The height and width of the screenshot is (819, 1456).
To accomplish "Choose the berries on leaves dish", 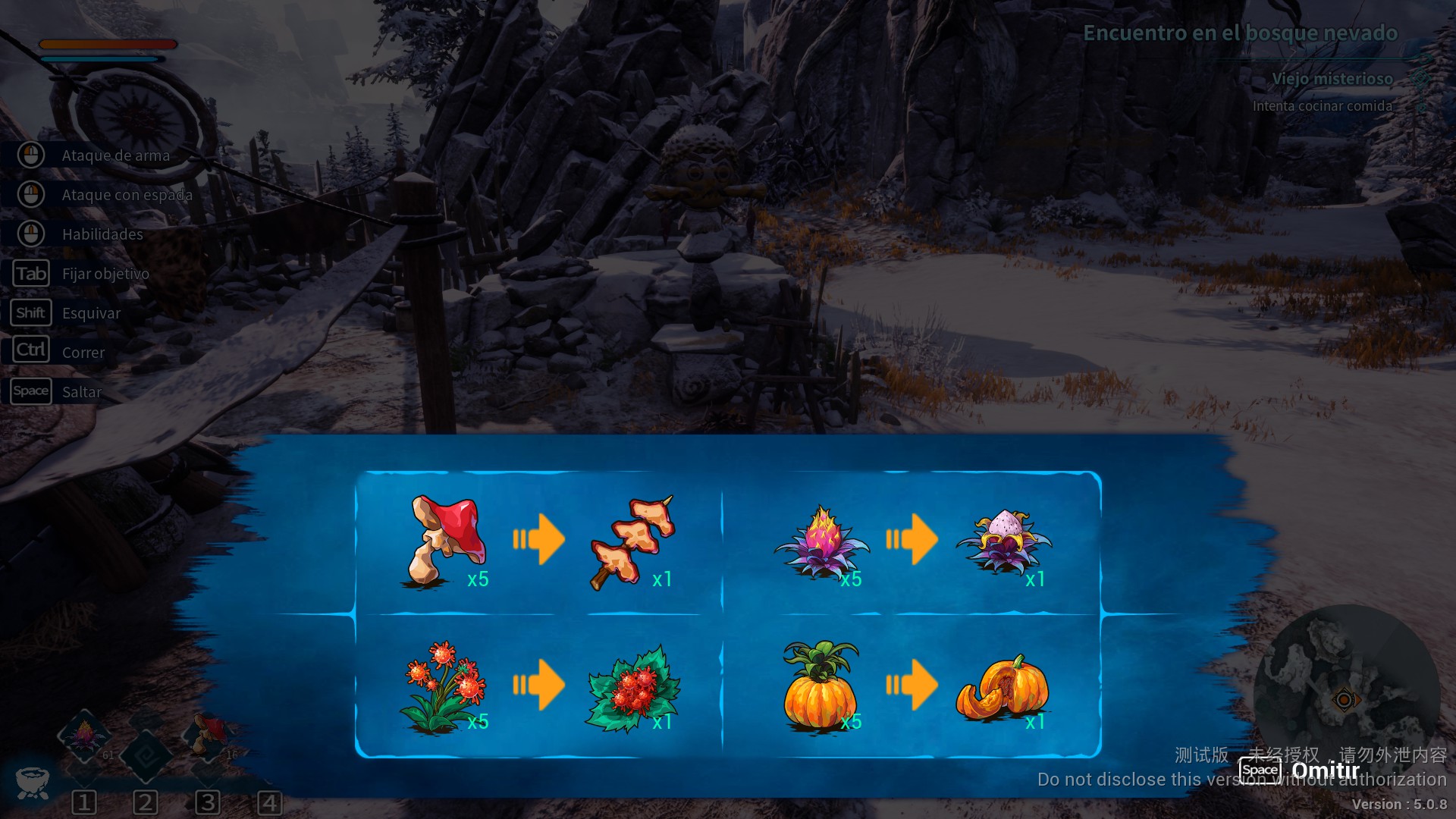I will pos(633,687).
